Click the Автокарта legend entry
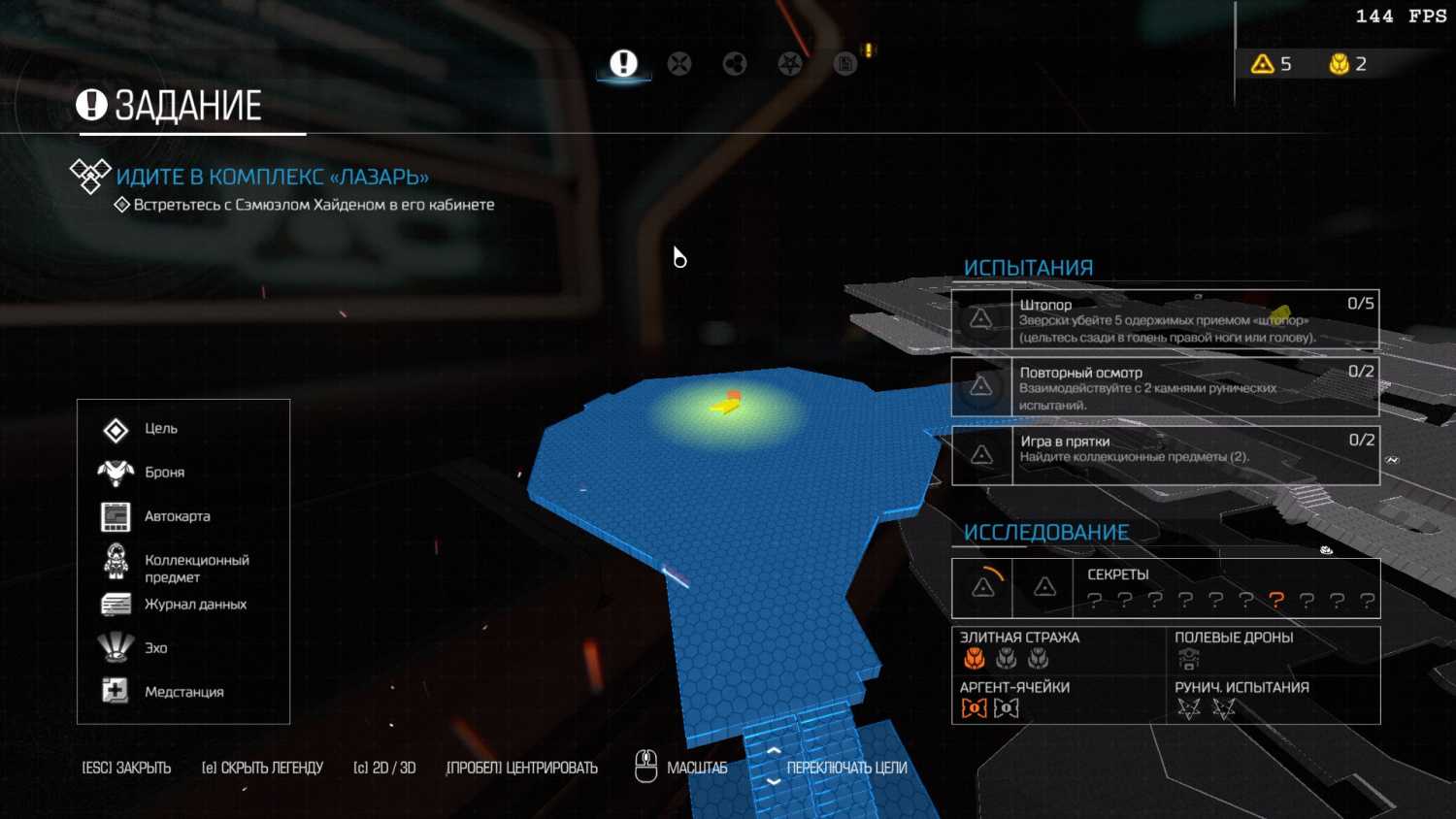Screen dimensions: 1456x819 (x=177, y=516)
